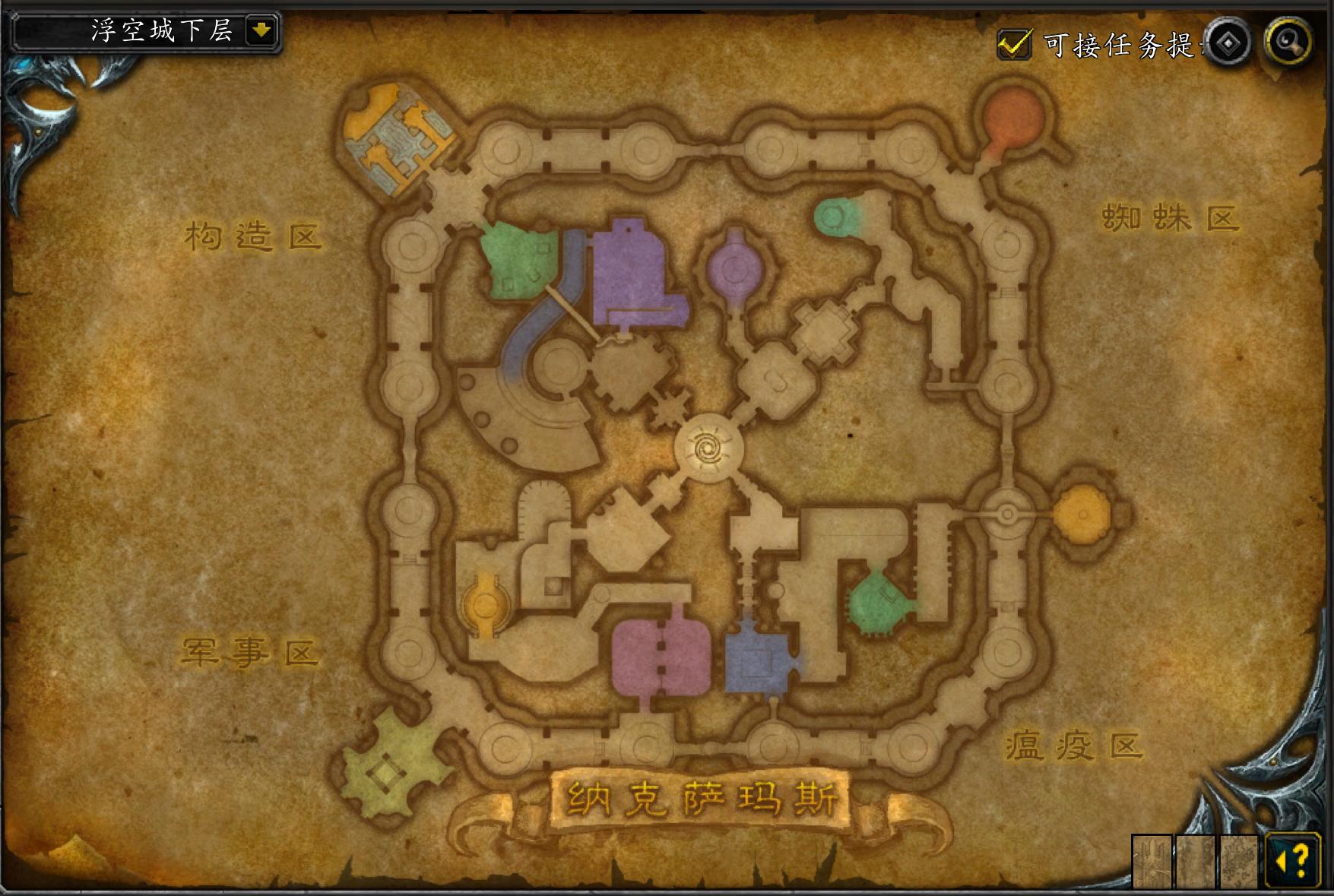Open the yellow question mark help button
Viewport: 1334px width, 896px height.
[x=1293, y=860]
